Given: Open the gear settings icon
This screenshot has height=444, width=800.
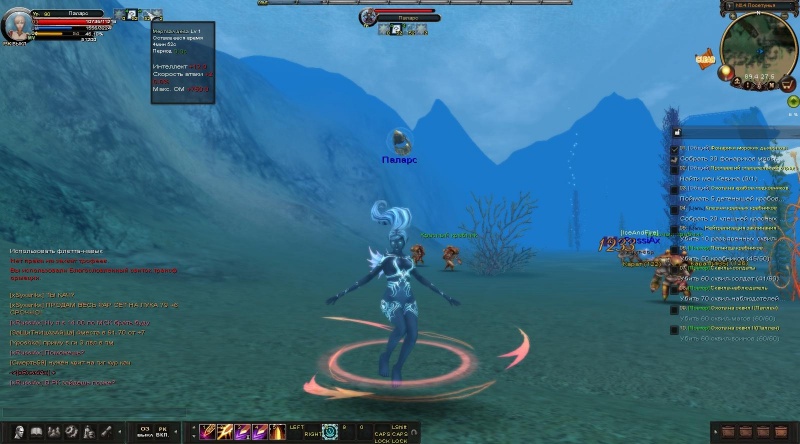Looking at the screenshot, I should [x=70, y=432].
